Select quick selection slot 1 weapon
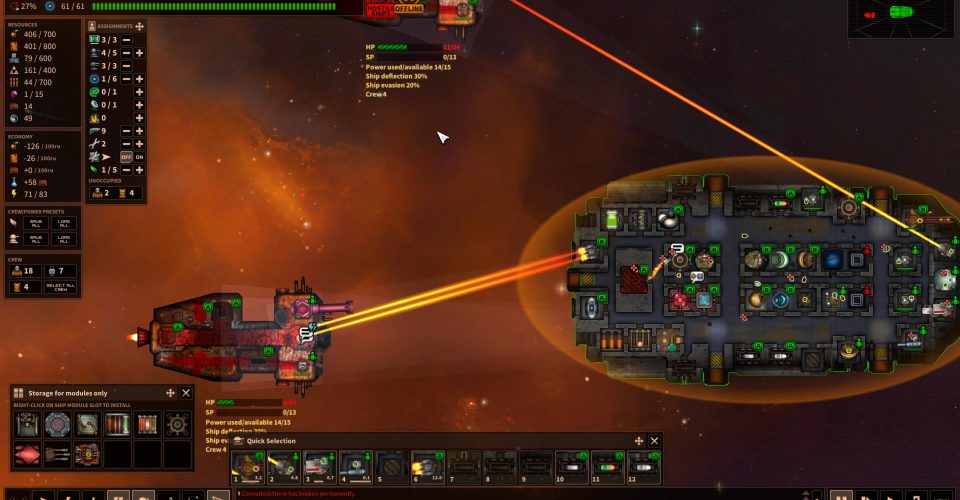The width and height of the screenshot is (960, 500). (247, 465)
